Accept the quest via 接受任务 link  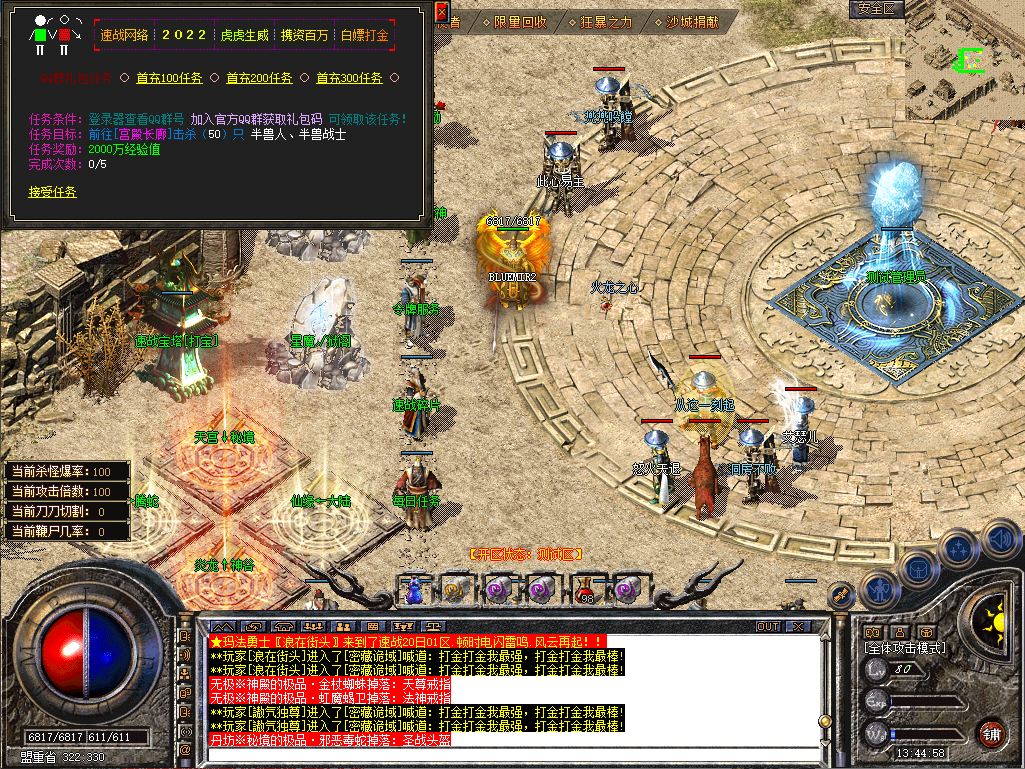(x=52, y=192)
